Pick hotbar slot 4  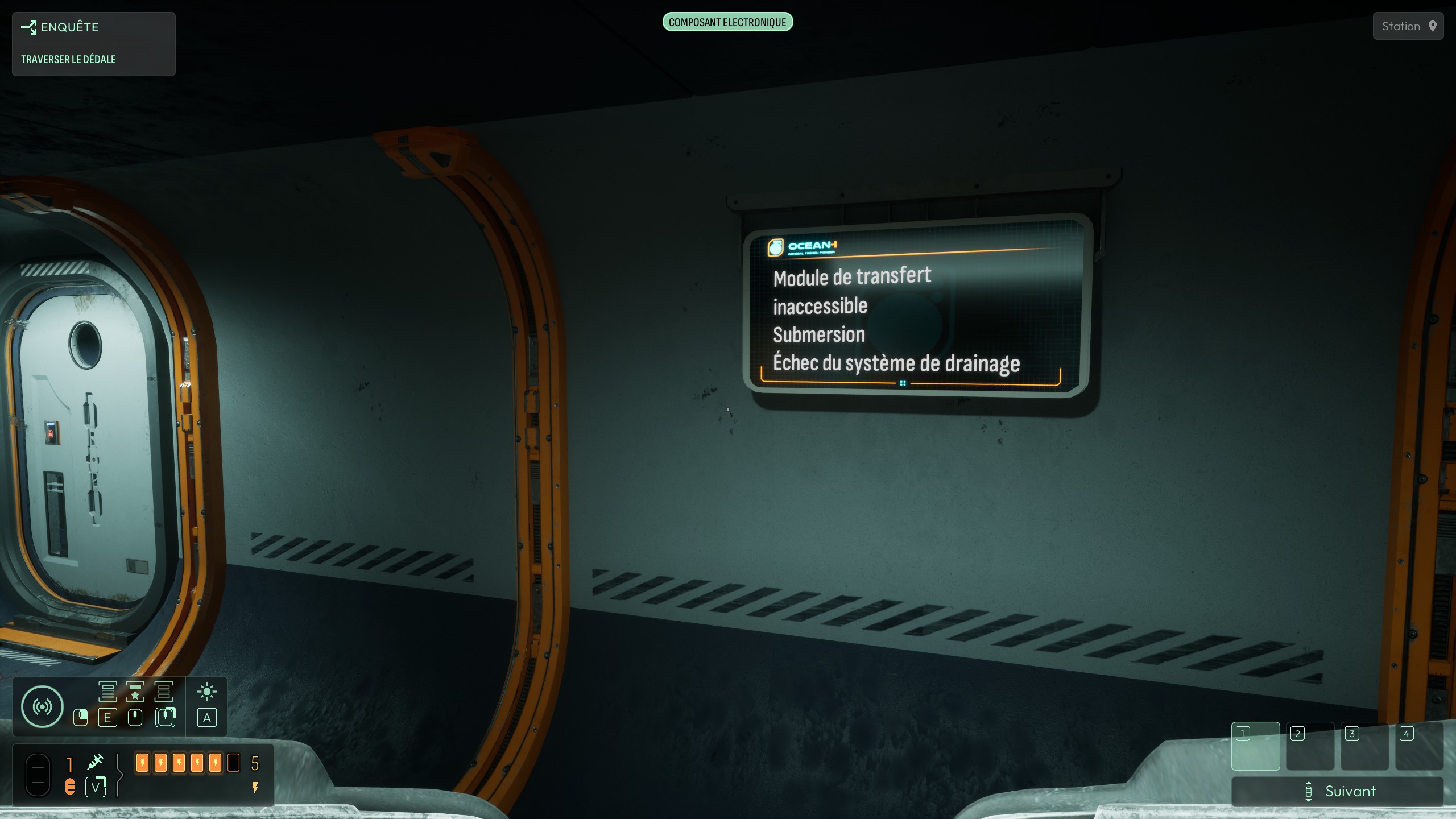[1419, 746]
